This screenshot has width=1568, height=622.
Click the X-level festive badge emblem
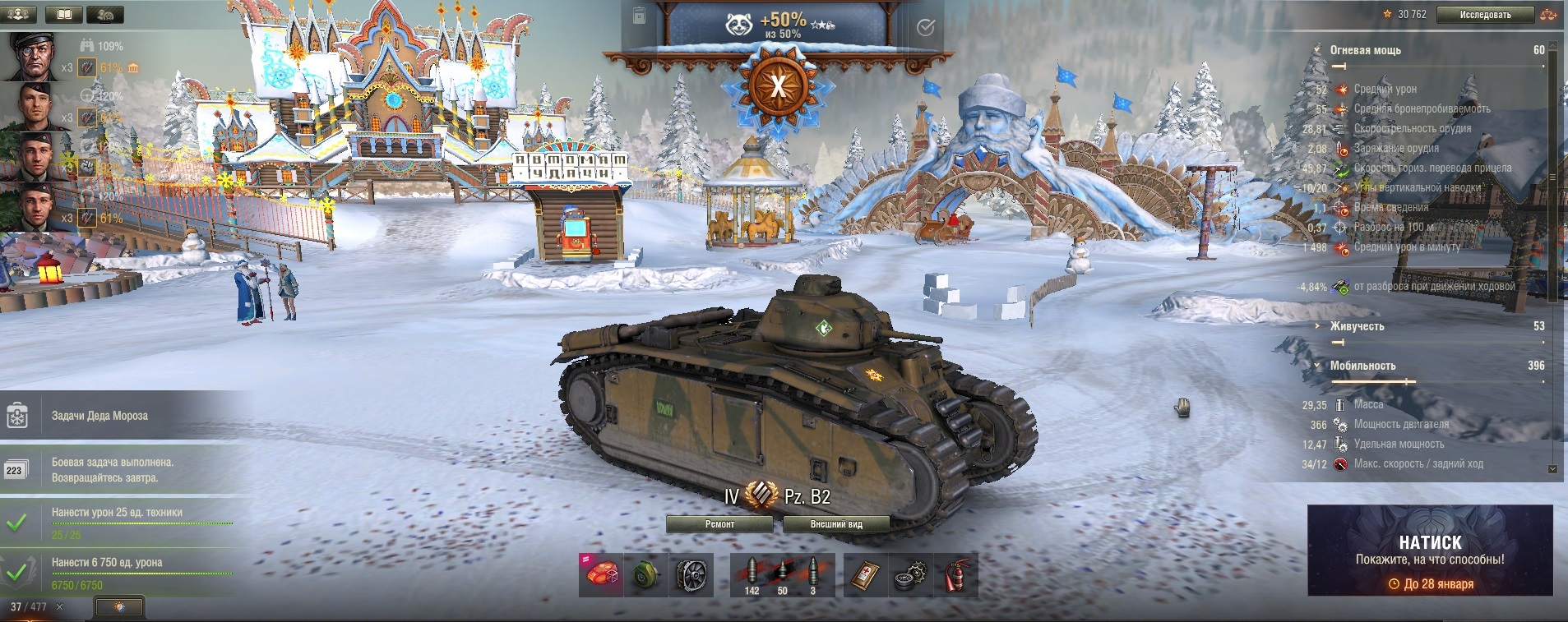point(778,85)
